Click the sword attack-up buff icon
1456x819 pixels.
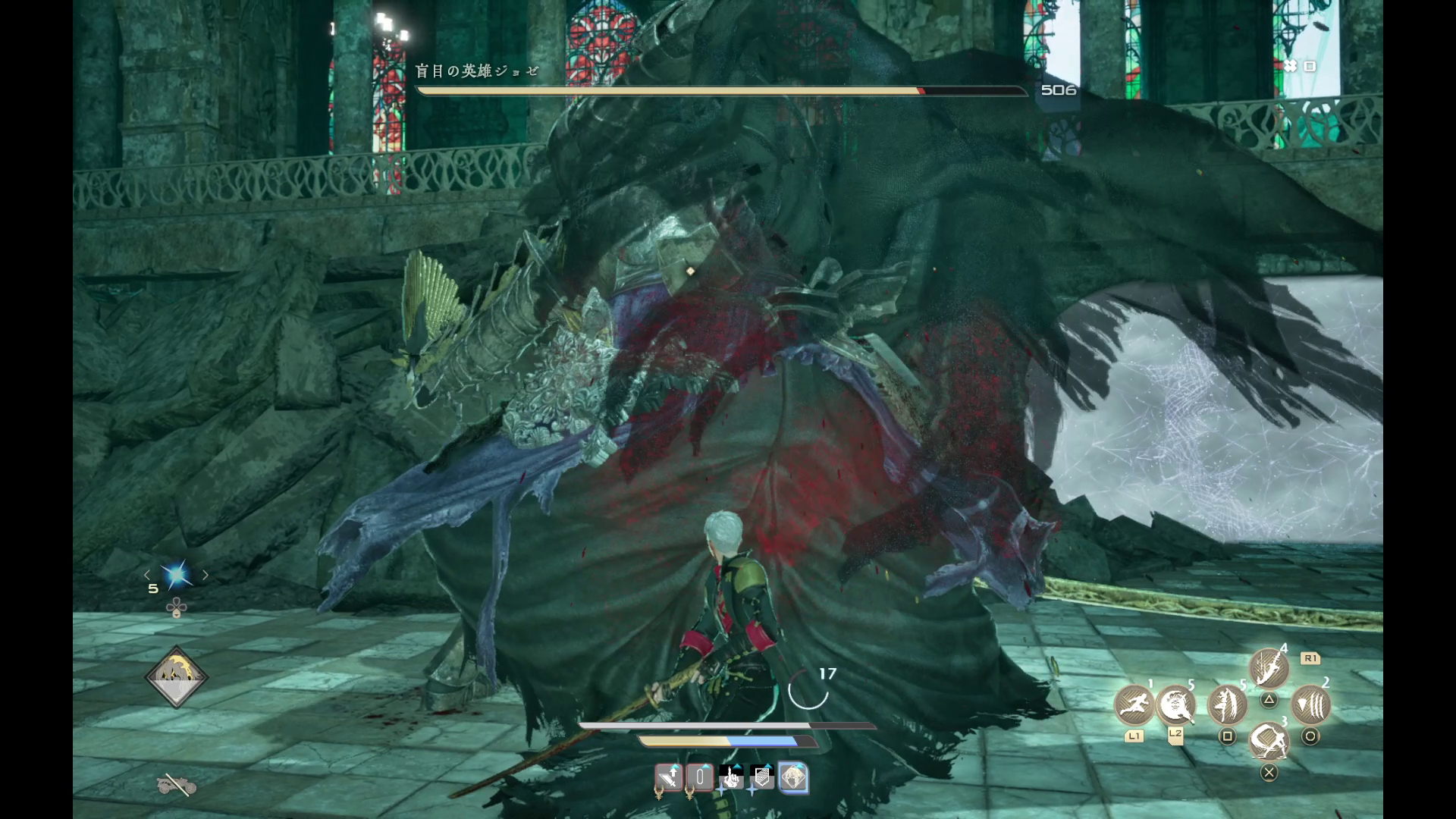[x=669, y=778]
